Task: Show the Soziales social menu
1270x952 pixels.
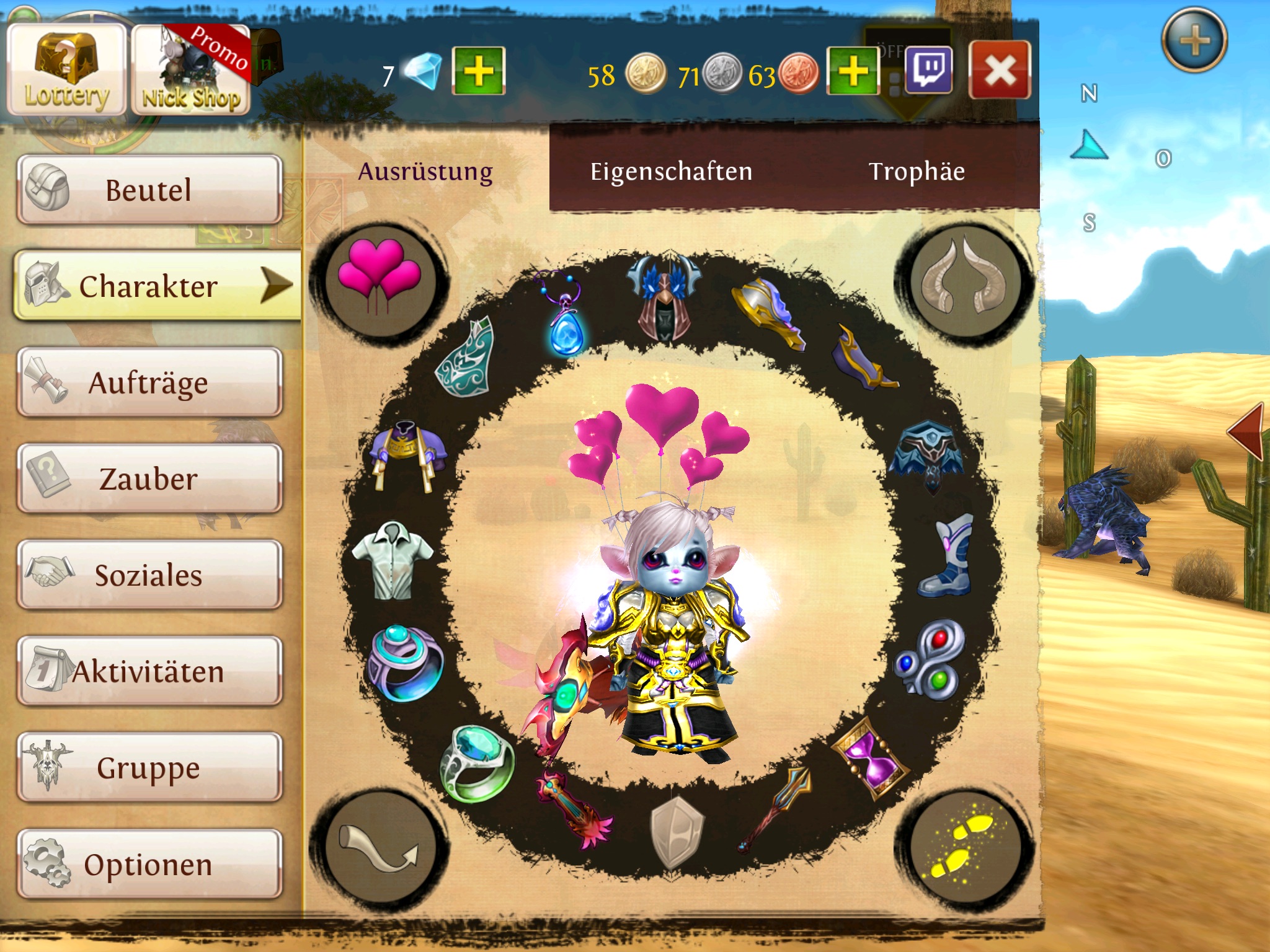Action: pos(149,575)
